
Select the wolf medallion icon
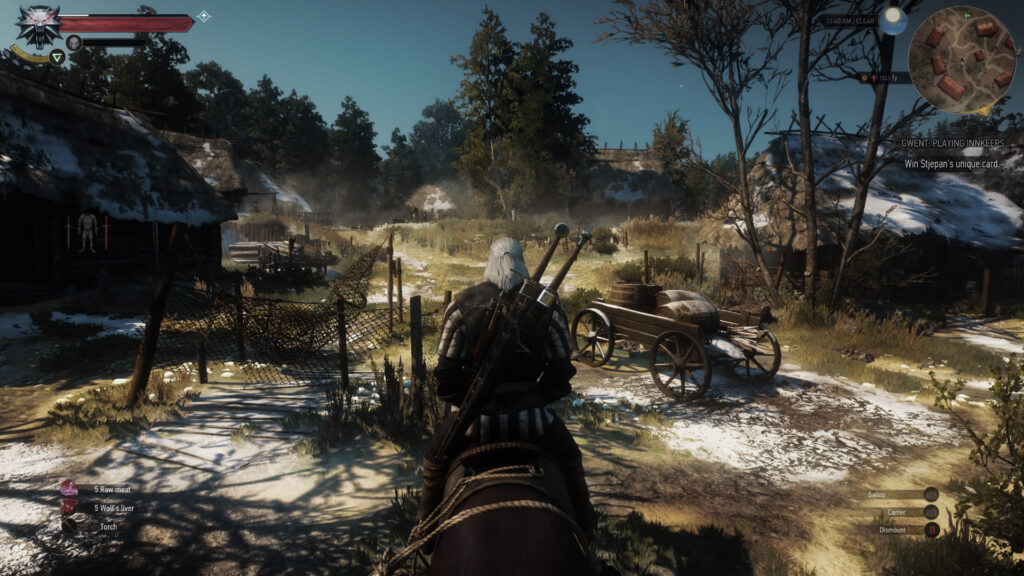[38, 24]
